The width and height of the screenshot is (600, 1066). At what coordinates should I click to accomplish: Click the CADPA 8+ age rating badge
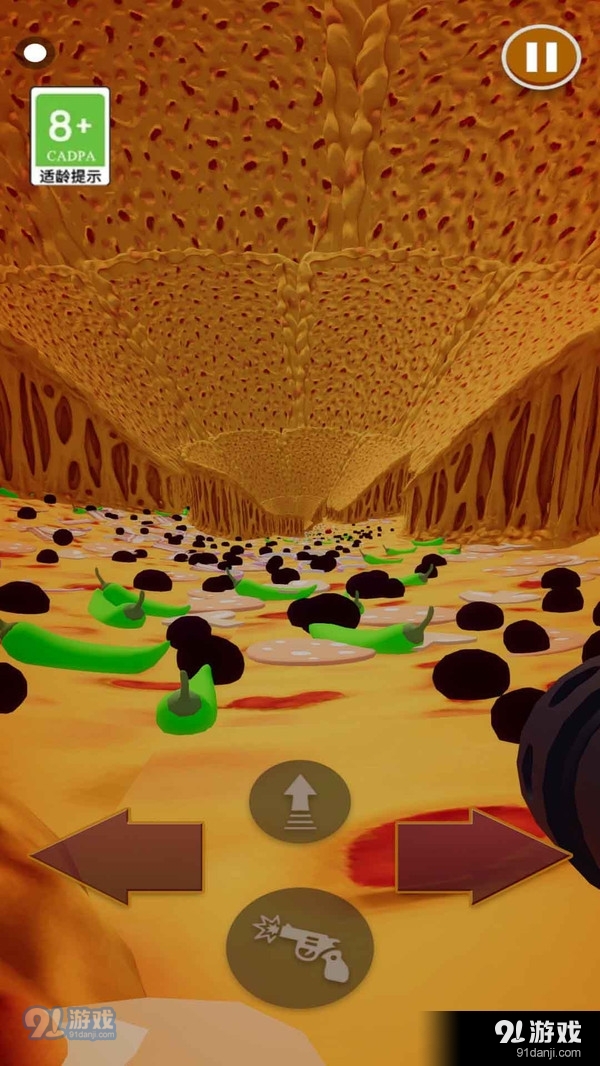click(x=70, y=136)
